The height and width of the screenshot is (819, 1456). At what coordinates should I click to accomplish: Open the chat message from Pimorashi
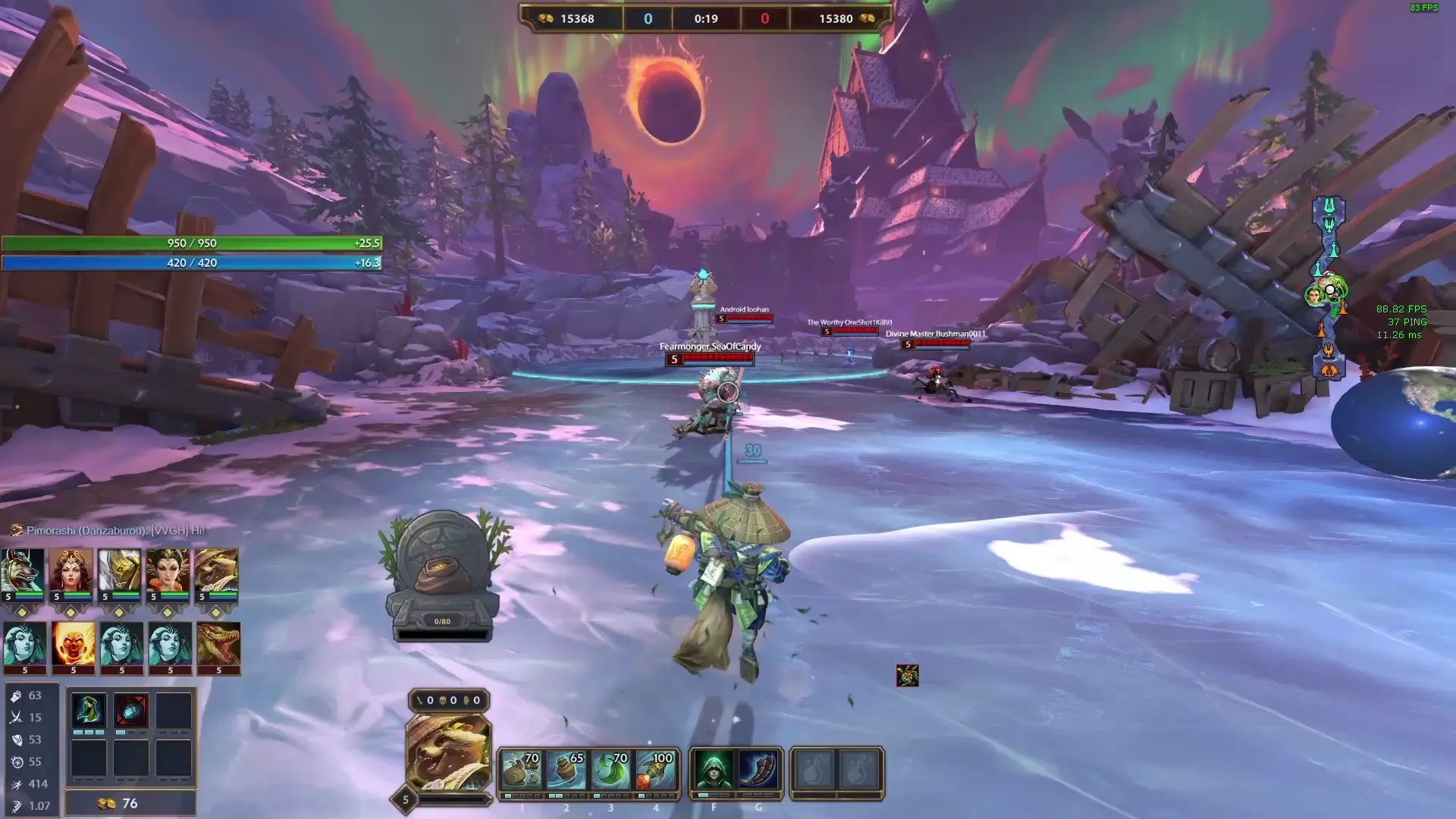(115, 530)
